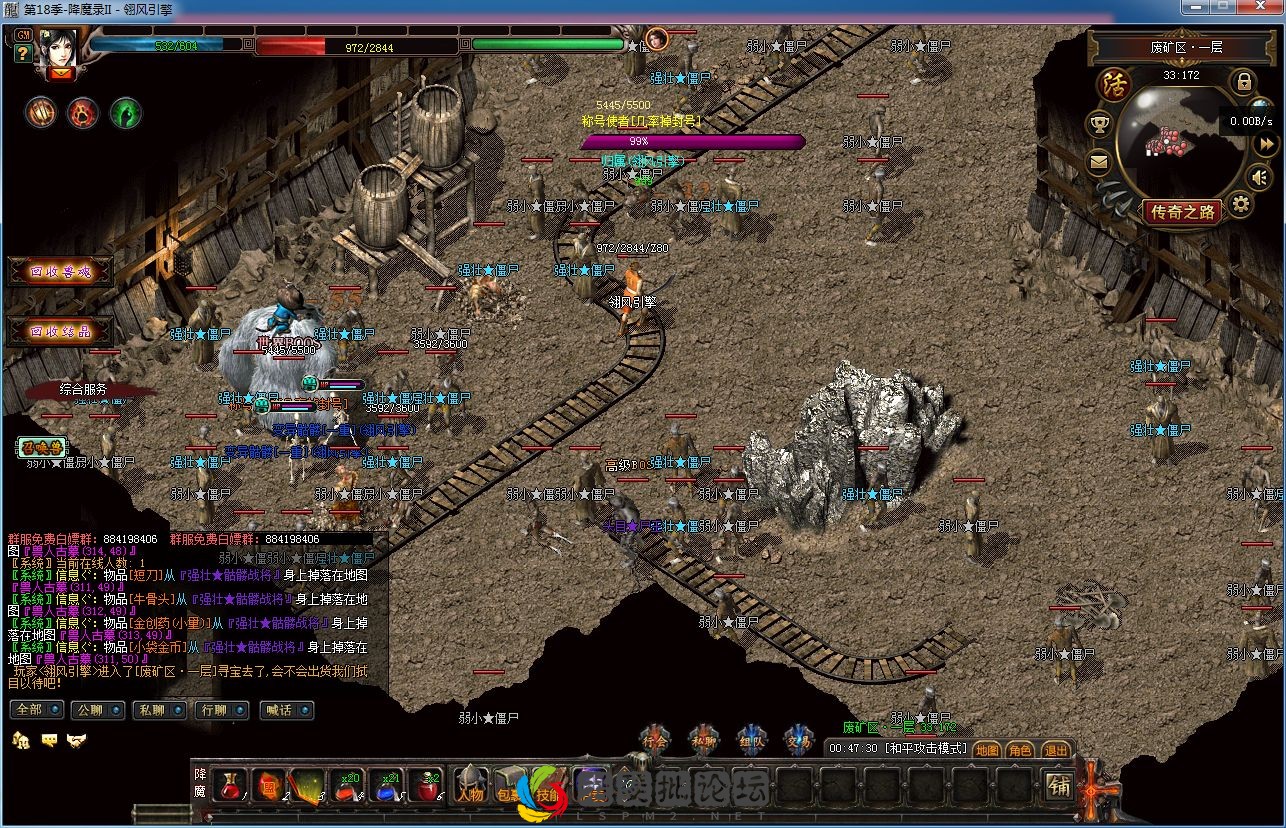Open the 综合服务 menu
This screenshot has height=828, width=1286.
(x=84, y=389)
